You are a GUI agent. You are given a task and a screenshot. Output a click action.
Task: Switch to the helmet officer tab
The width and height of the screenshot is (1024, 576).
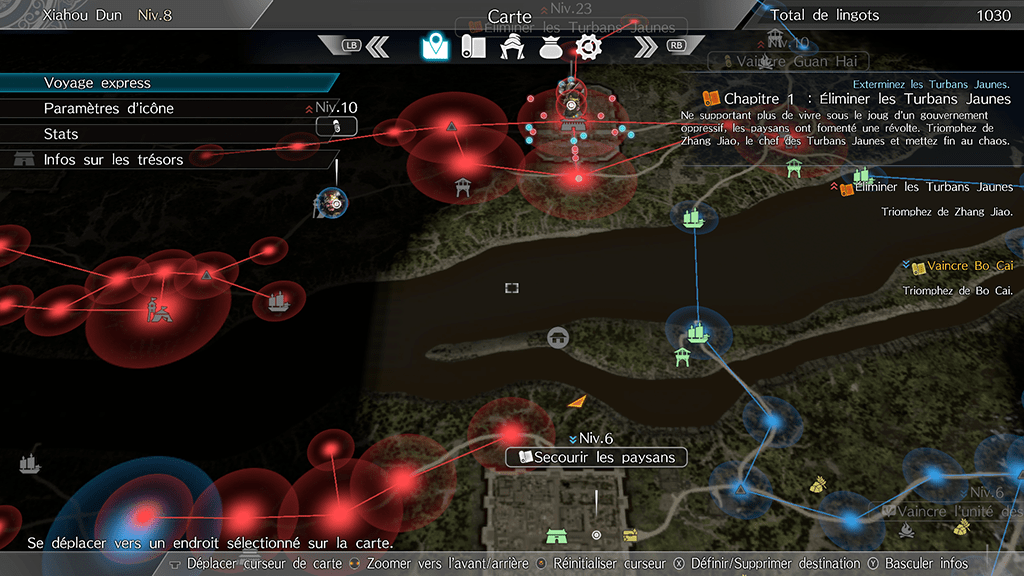512,47
